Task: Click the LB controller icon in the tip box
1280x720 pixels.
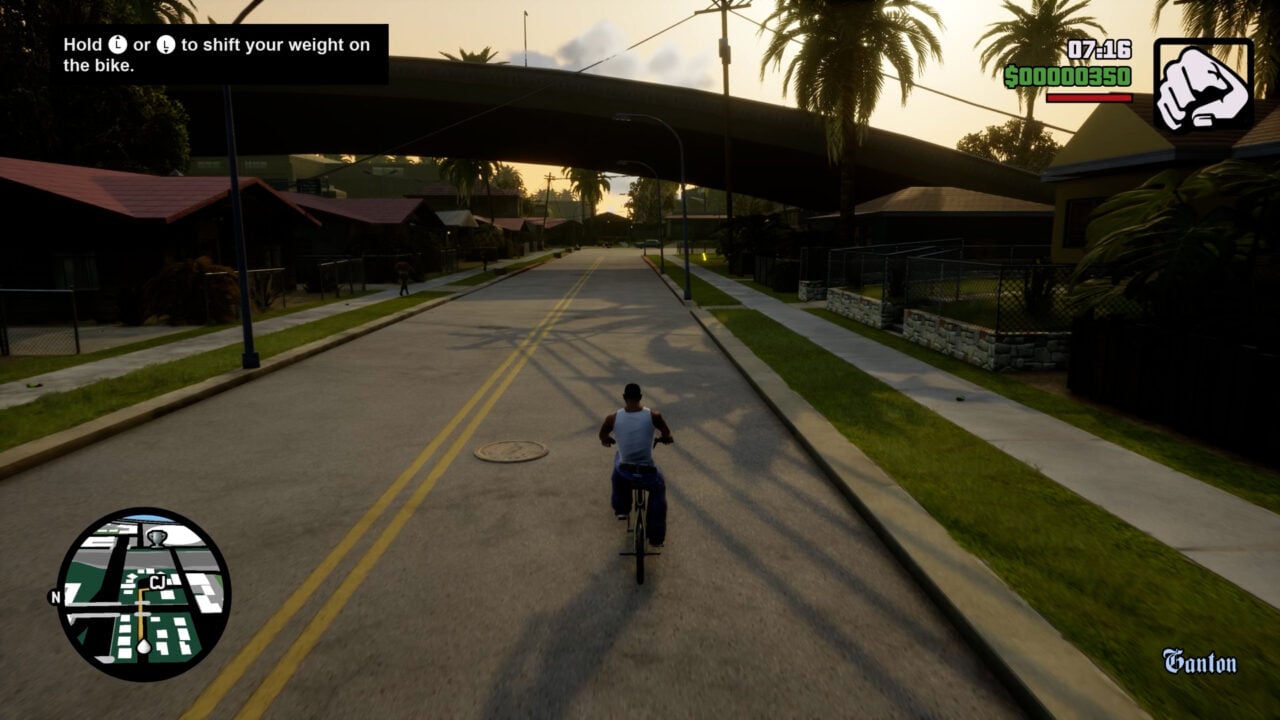Action: click(x=116, y=45)
